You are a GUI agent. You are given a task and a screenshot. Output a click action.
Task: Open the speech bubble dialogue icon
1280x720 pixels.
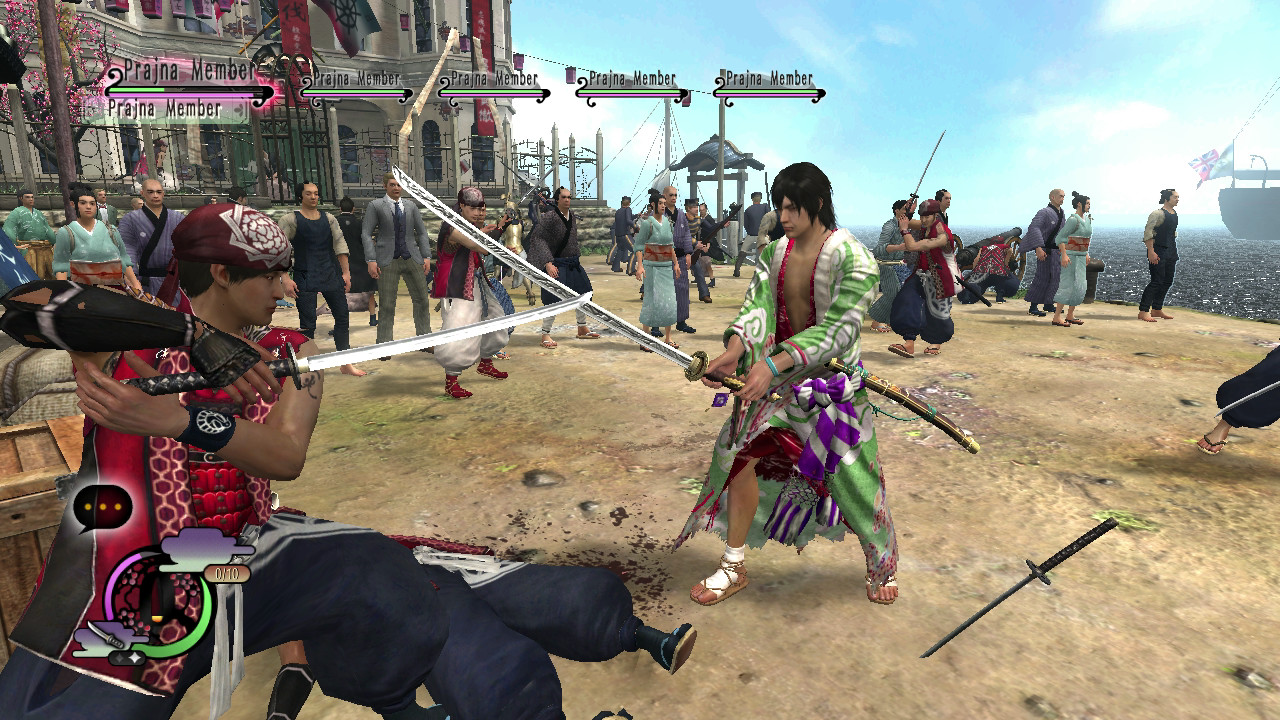103,506
